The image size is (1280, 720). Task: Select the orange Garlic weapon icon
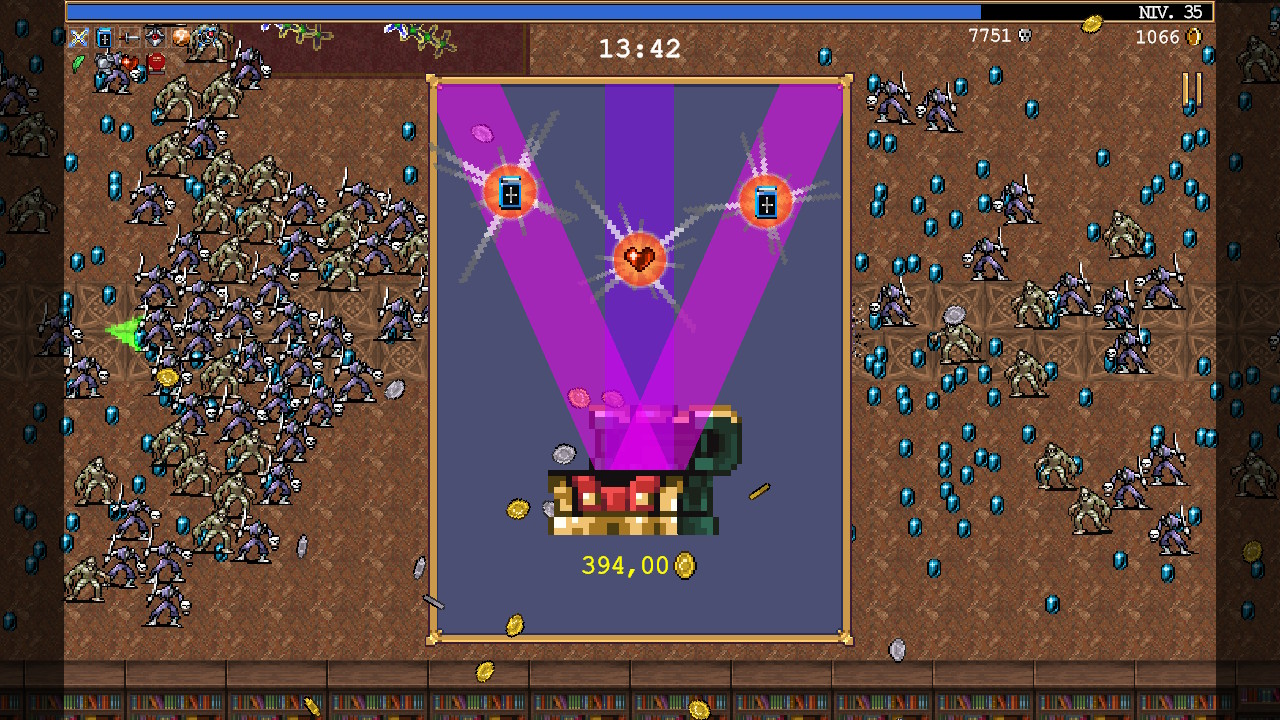click(180, 38)
